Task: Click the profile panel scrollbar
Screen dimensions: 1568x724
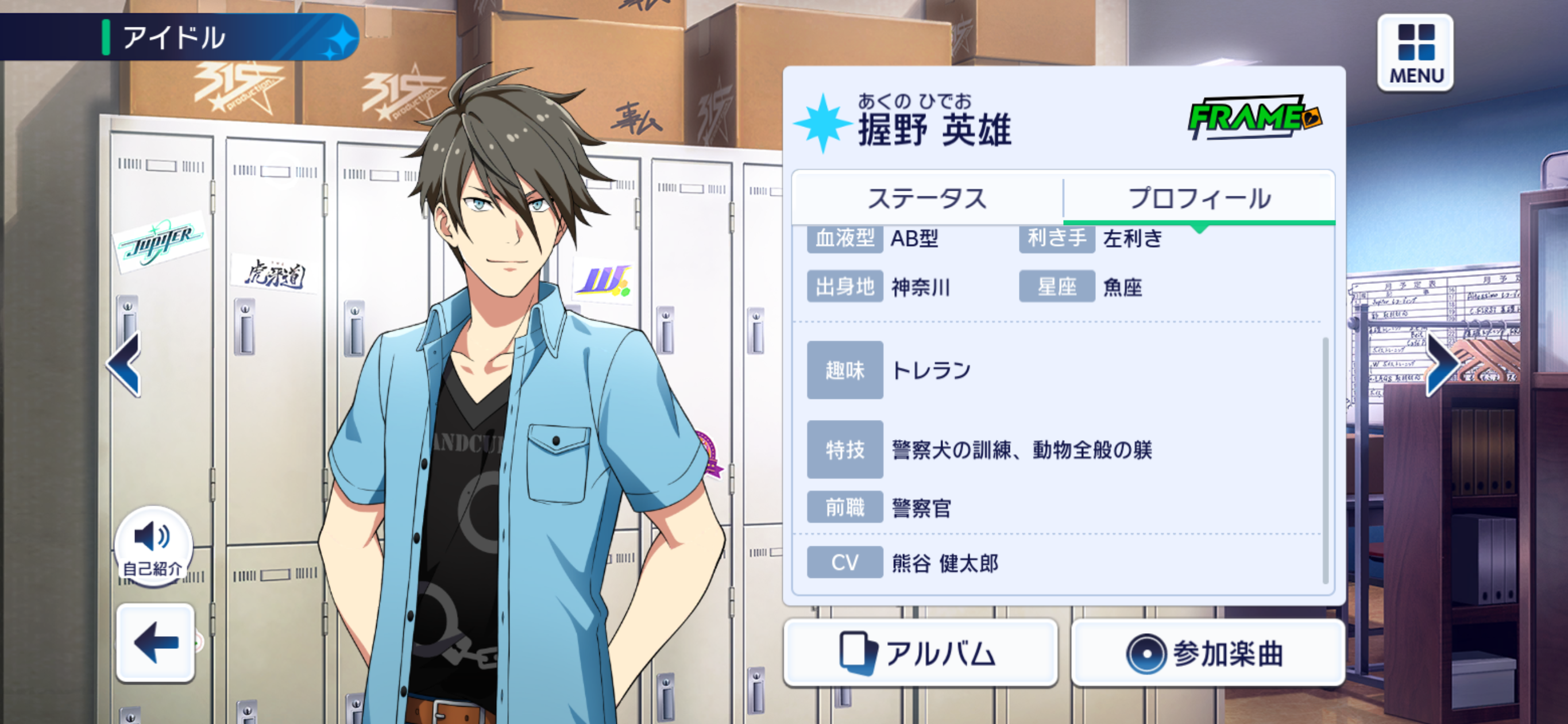Action: (1325, 460)
